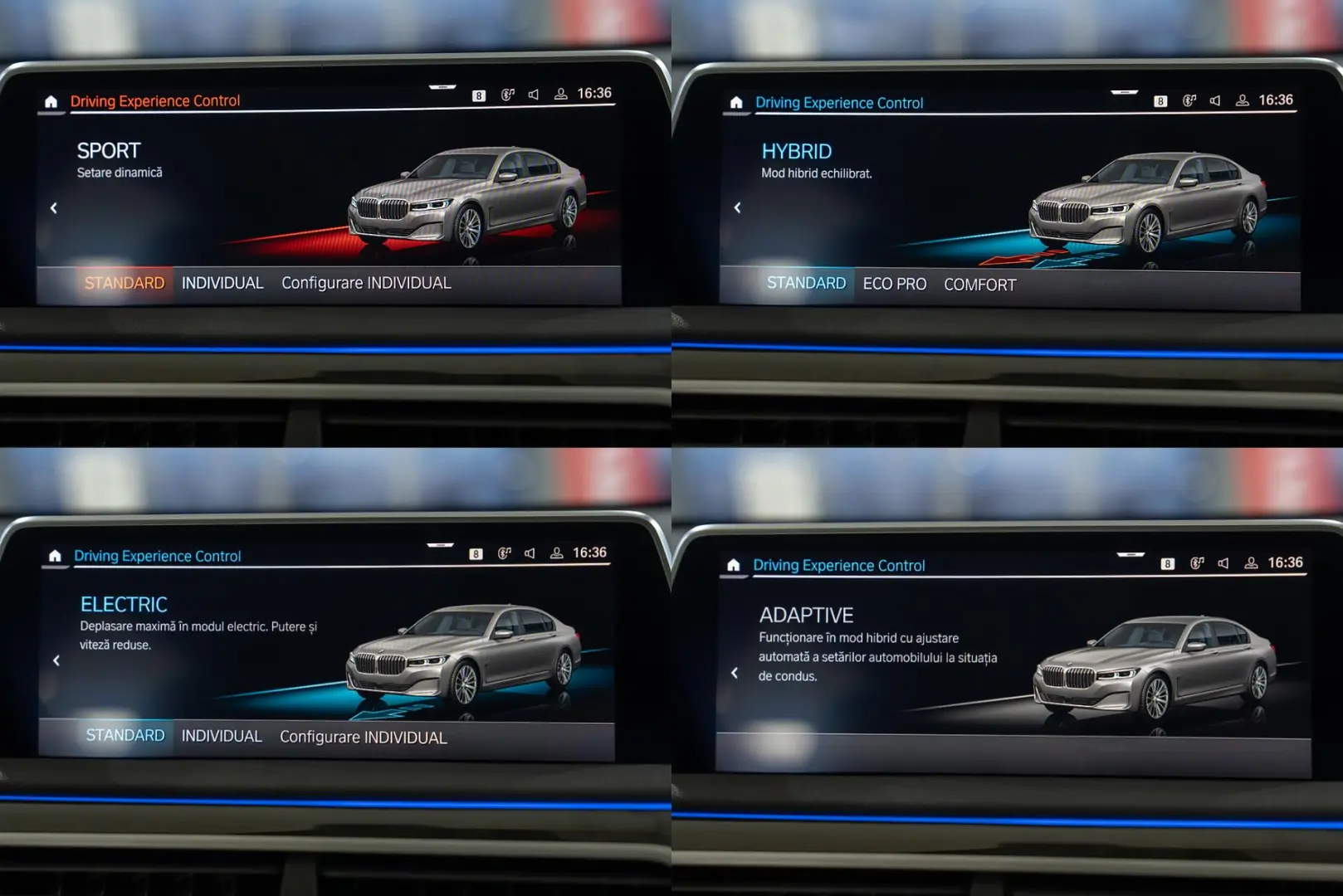Screen dimensions: 1343x896
Task: Select the STANDARD mode under SPORT
Action: click(124, 282)
